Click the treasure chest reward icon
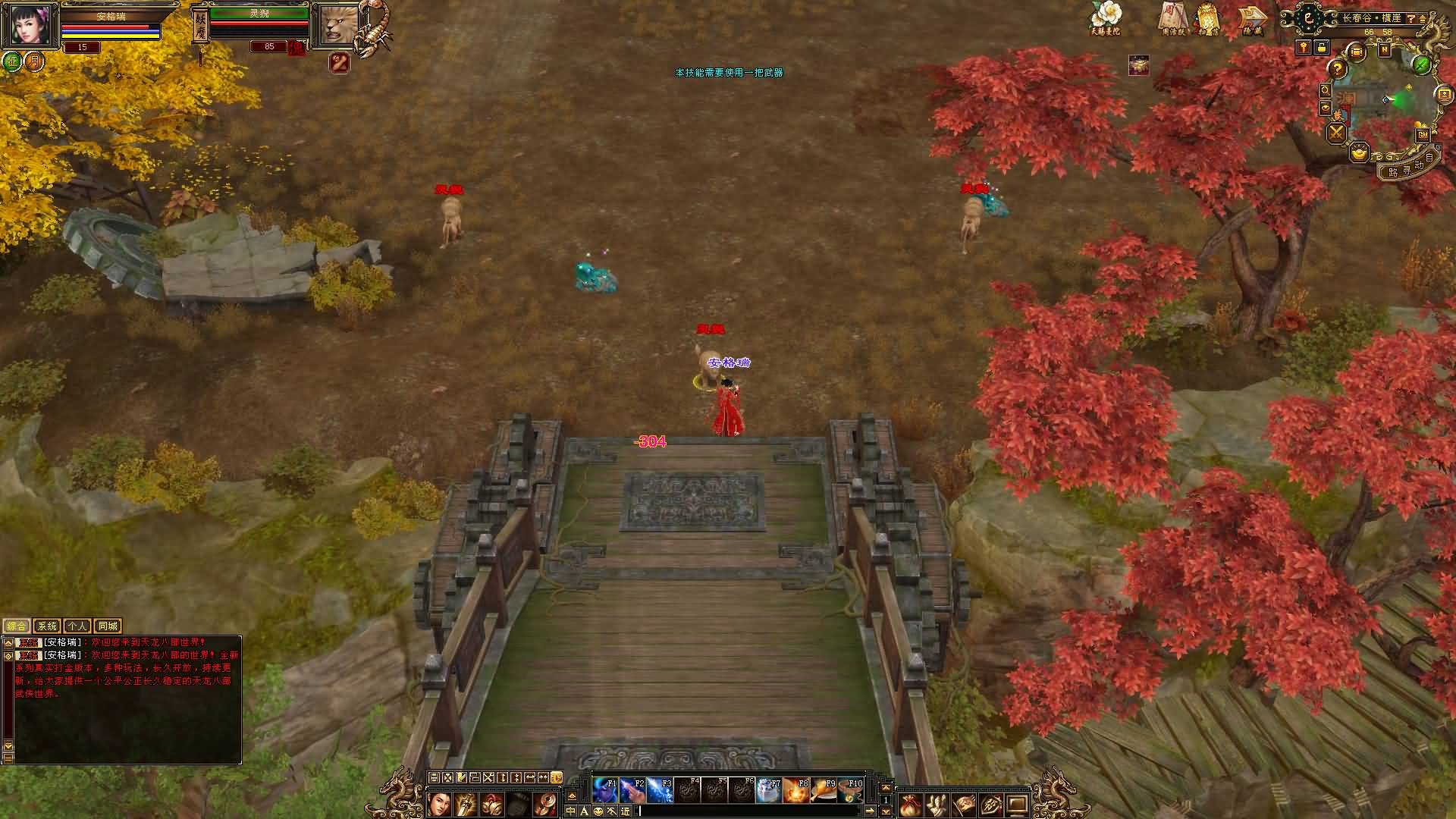Viewport: 1456px width, 819px height. (x=1138, y=66)
